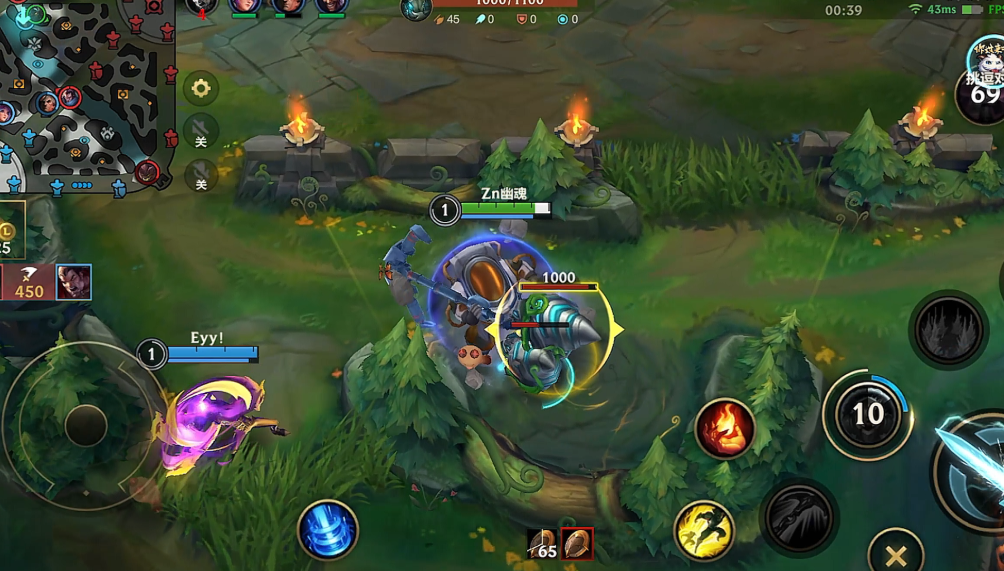Activate the greyed-out spikes ability
Viewport: 1004px width, 571px height.
(x=948, y=331)
